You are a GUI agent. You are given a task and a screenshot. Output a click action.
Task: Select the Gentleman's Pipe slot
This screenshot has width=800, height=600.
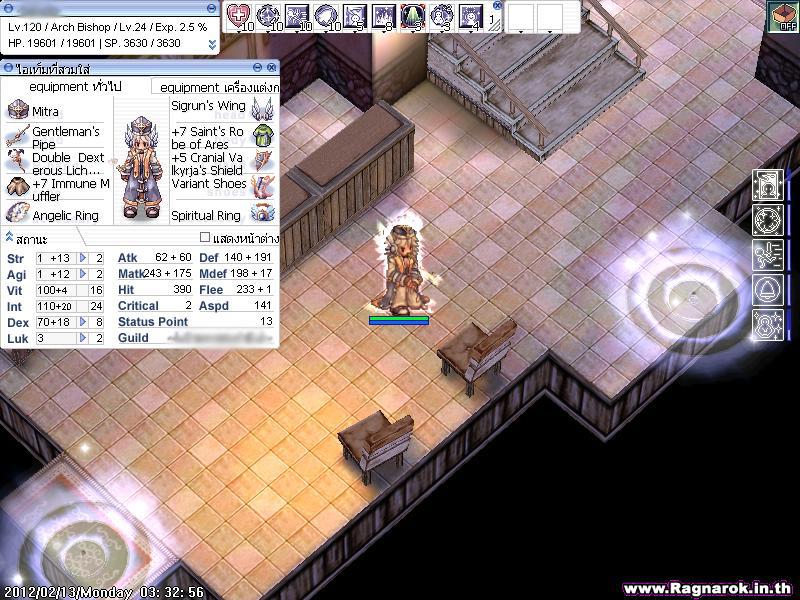pyautogui.click(x=17, y=136)
